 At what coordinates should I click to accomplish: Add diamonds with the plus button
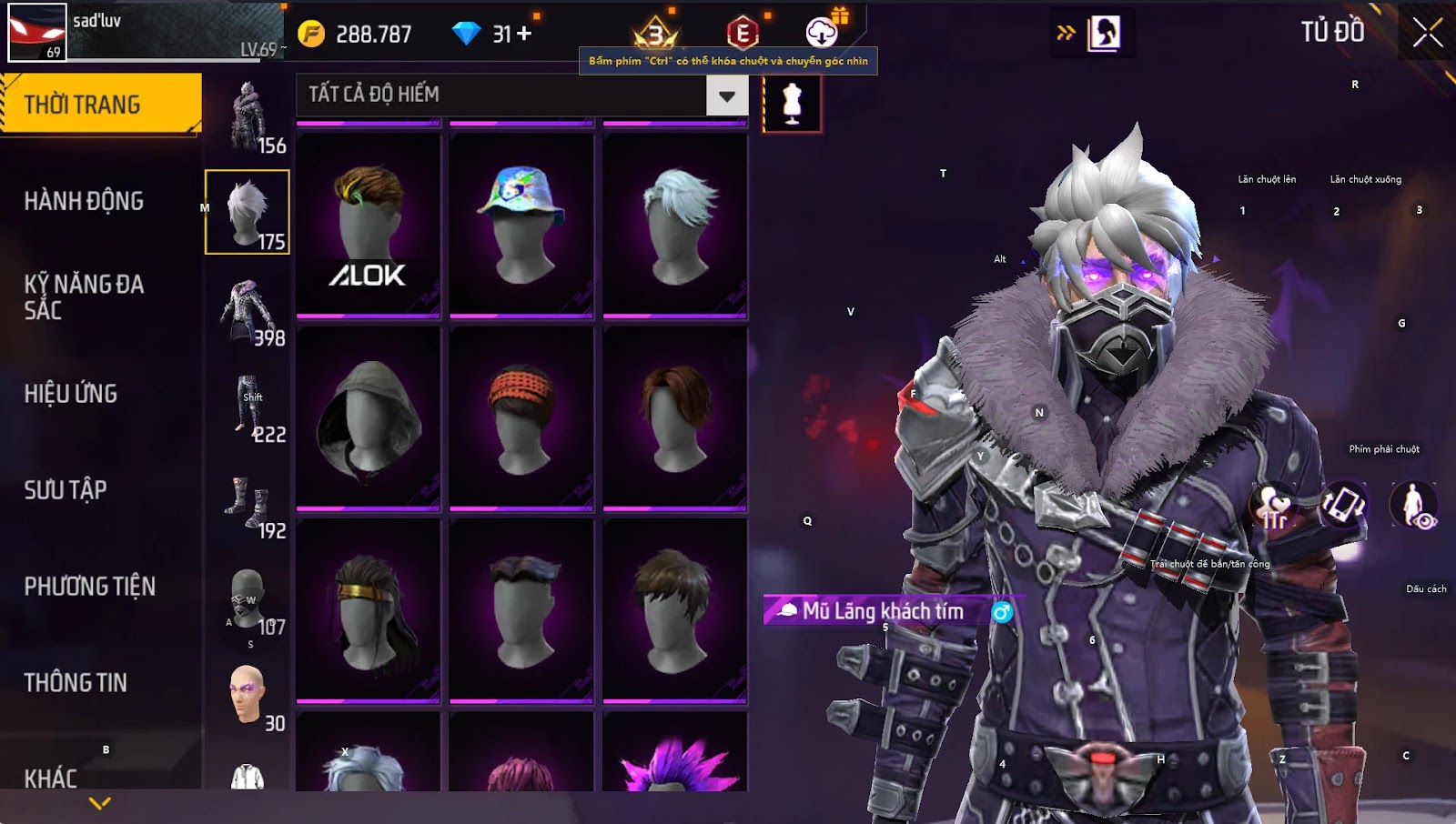click(524, 34)
